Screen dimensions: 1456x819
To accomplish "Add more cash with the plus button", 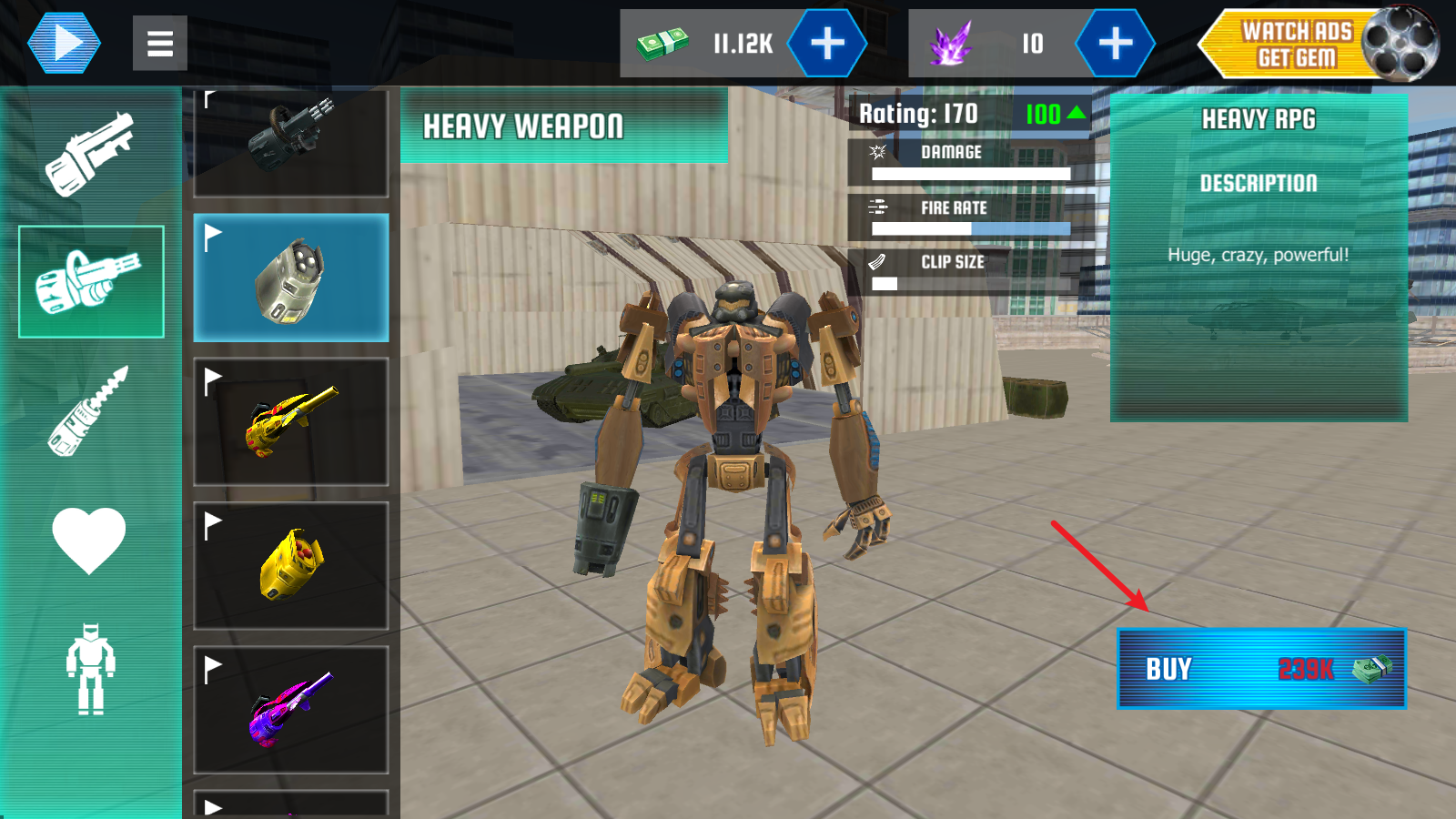I will click(x=826, y=43).
